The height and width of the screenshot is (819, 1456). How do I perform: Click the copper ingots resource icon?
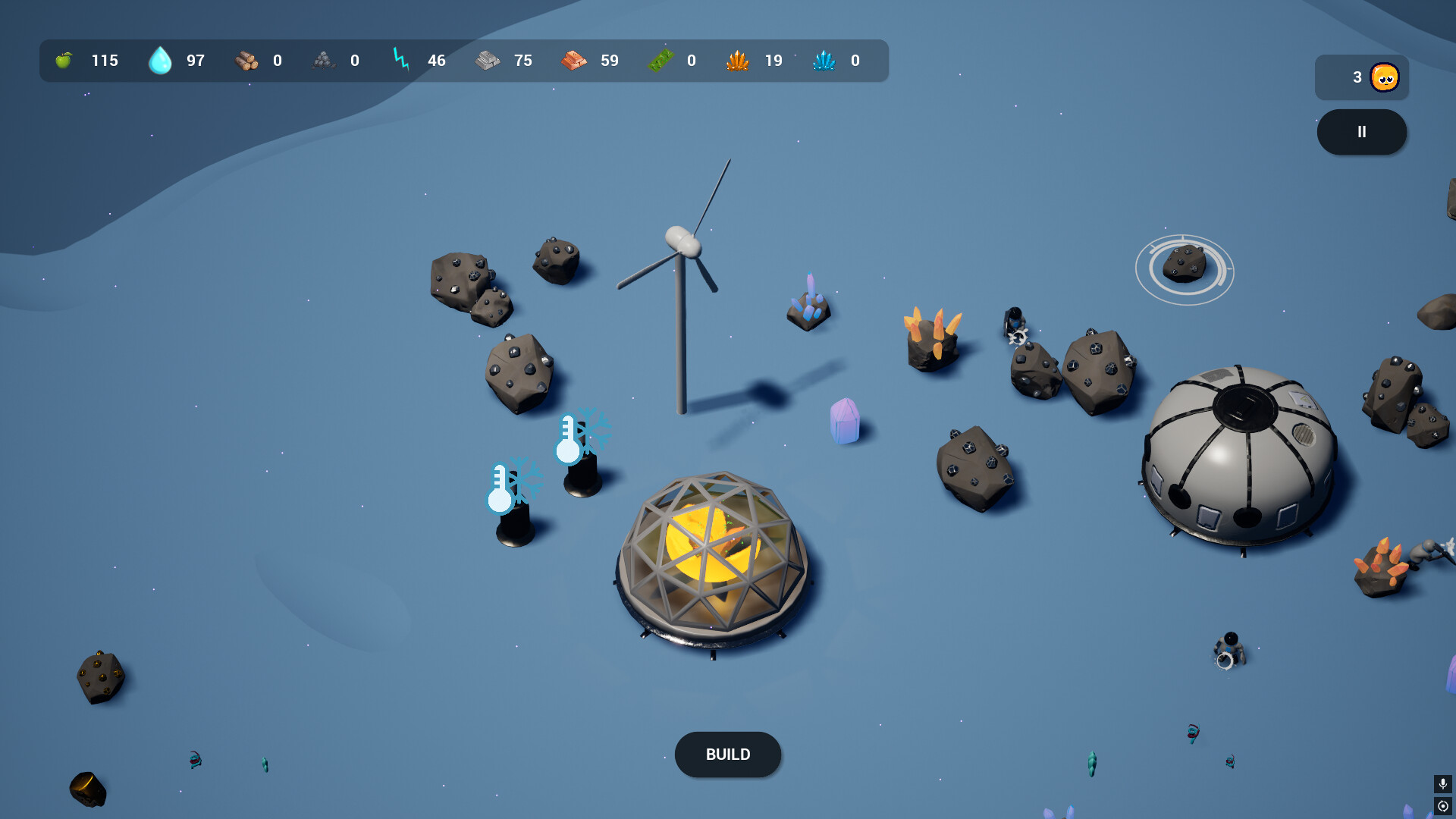click(575, 60)
